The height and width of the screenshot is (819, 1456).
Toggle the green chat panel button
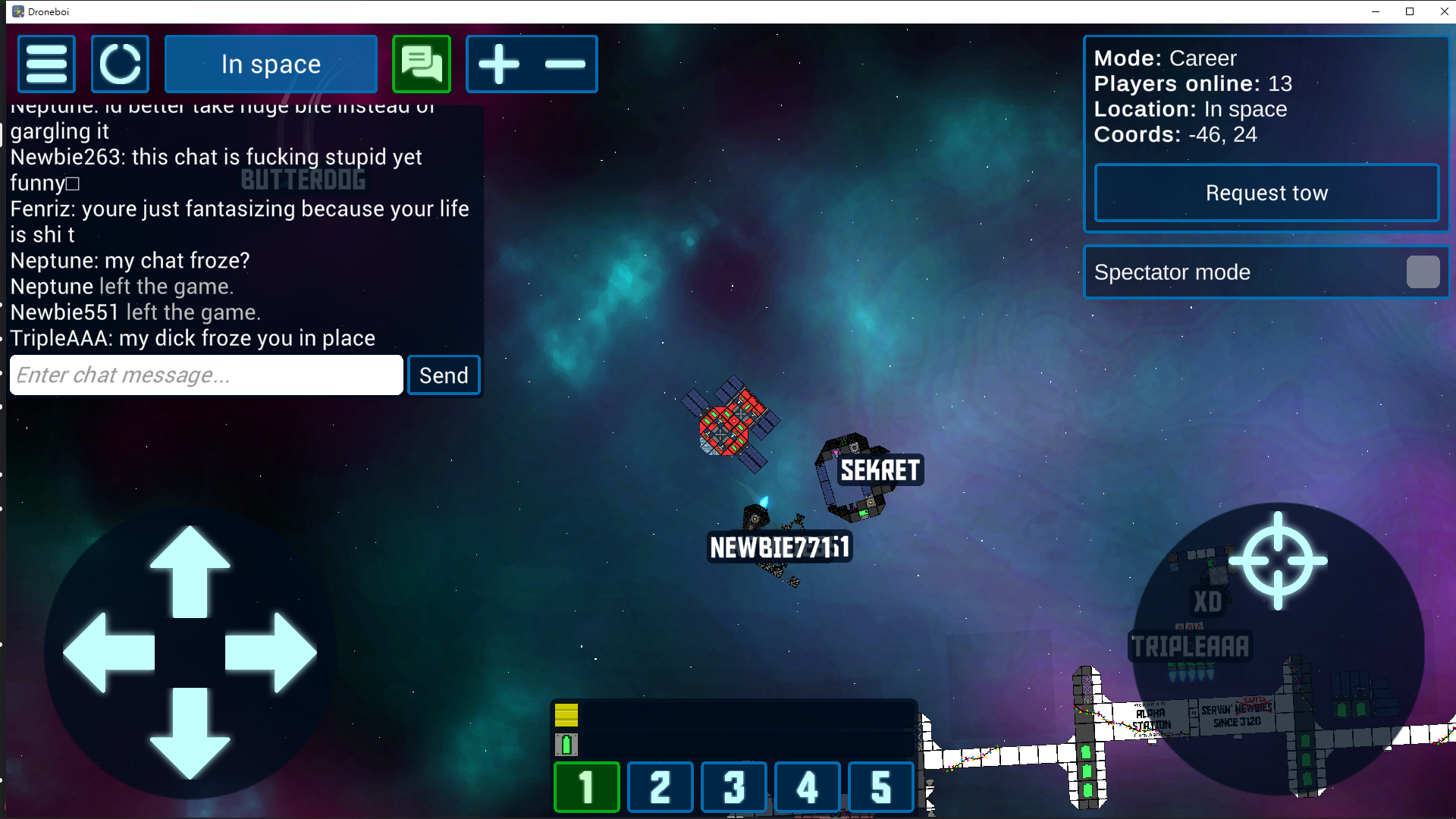coord(422,64)
